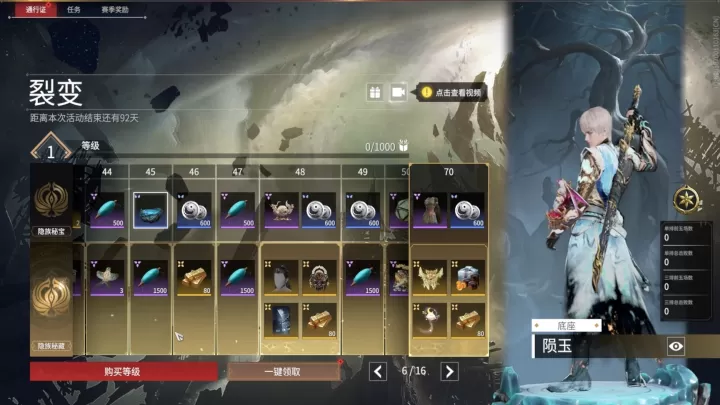The height and width of the screenshot is (405, 720).
Task: Select the highlighted level 45 reward item
Action: click(x=151, y=209)
